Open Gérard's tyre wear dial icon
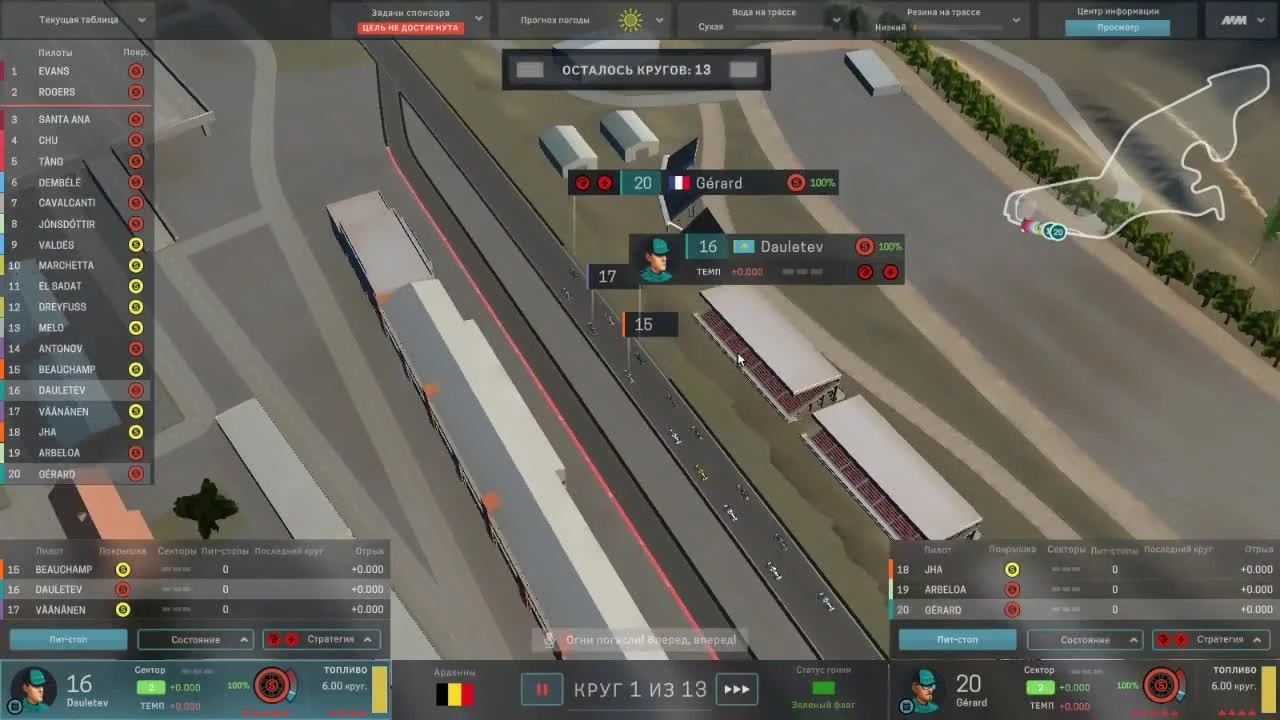This screenshot has height=720, width=1280. point(1160,686)
